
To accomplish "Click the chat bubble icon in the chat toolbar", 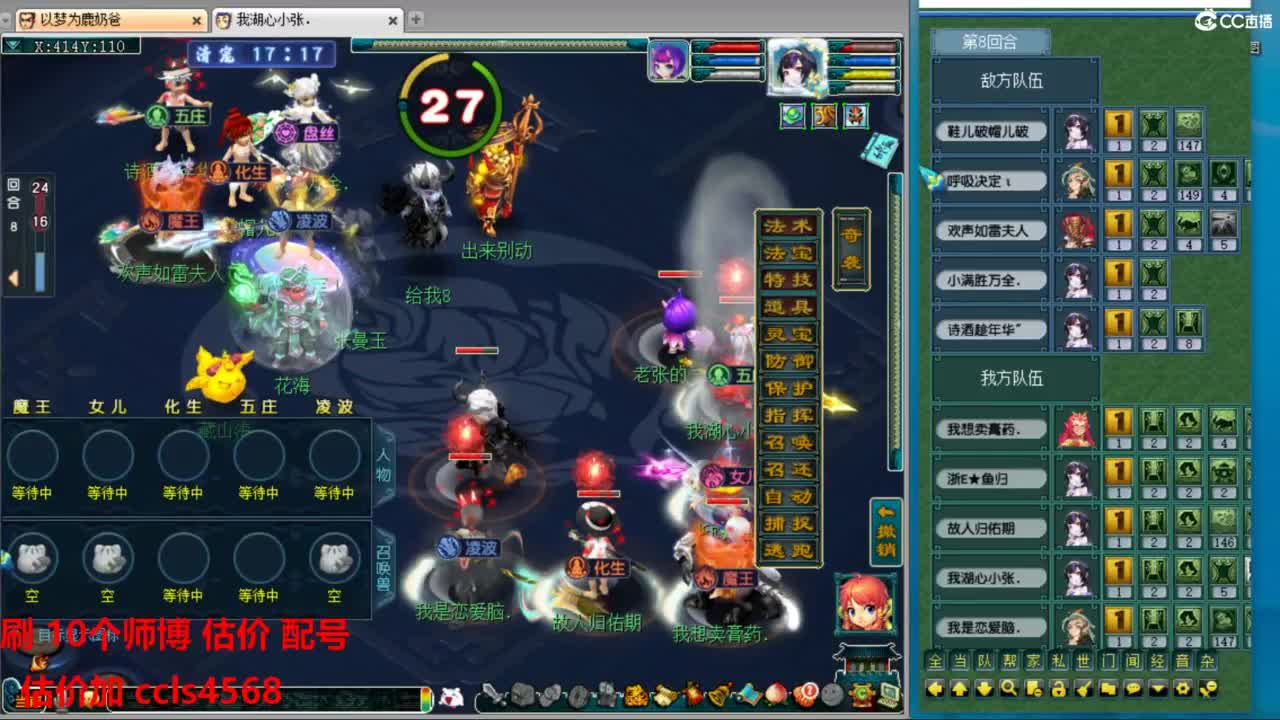I will tap(1133, 688).
